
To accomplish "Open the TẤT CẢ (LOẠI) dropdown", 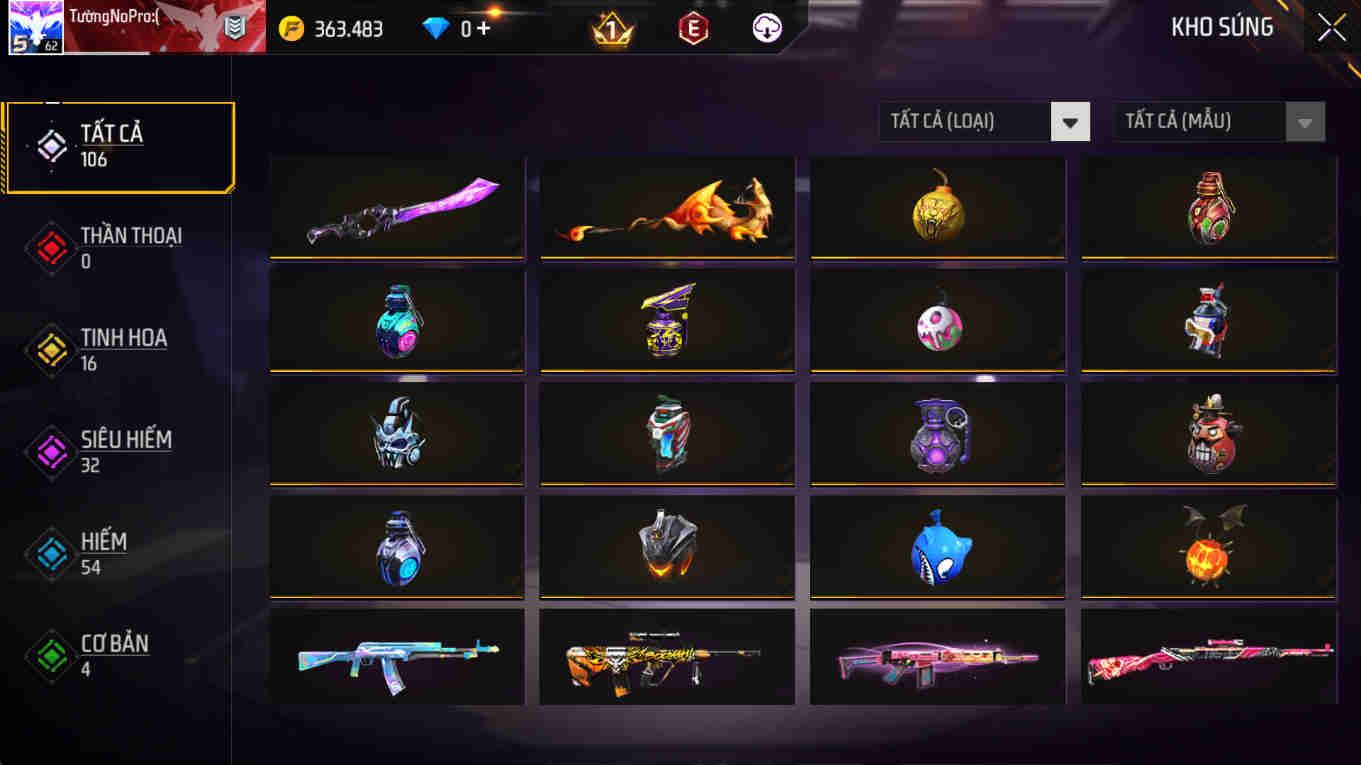I will [965, 121].
